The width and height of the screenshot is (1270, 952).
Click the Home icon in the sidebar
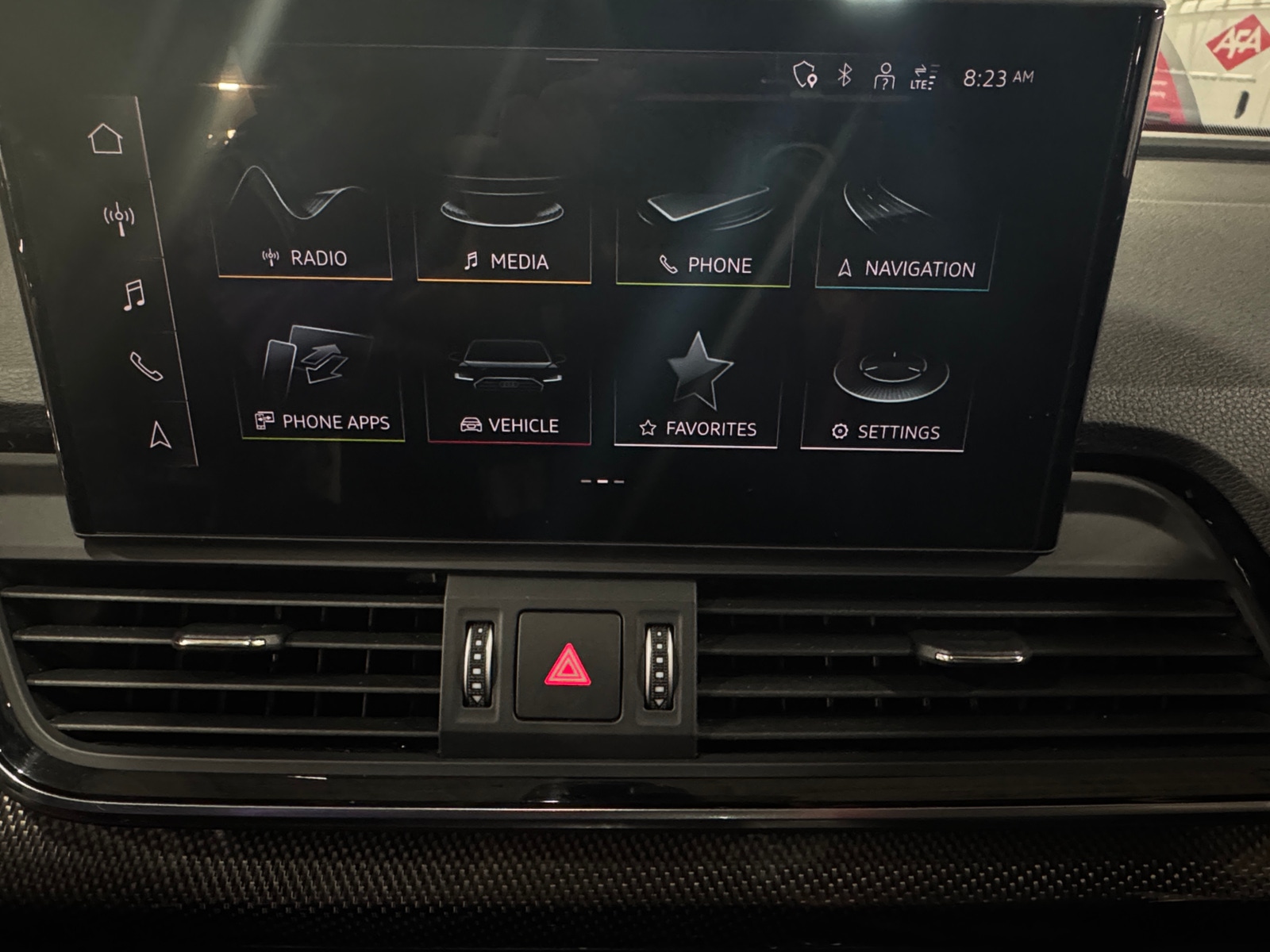pos(106,139)
